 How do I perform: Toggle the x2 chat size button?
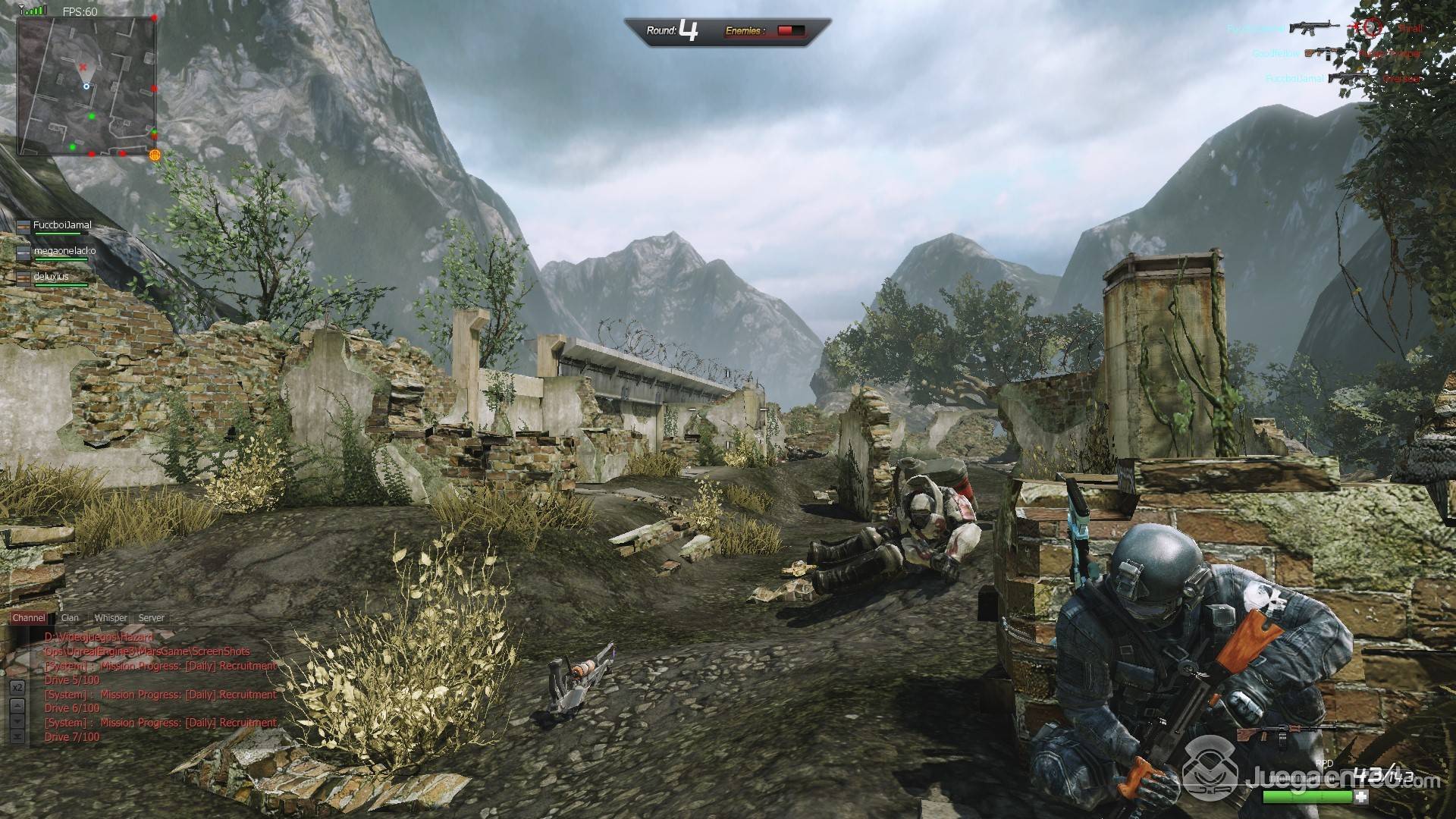pos(17,687)
